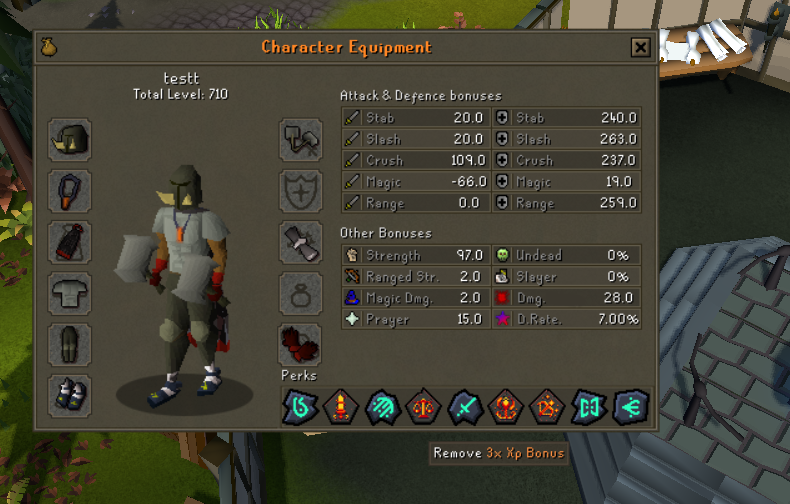Select the red gloves equipment slot
Image resolution: width=790 pixels, height=504 pixels.
tap(300, 344)
